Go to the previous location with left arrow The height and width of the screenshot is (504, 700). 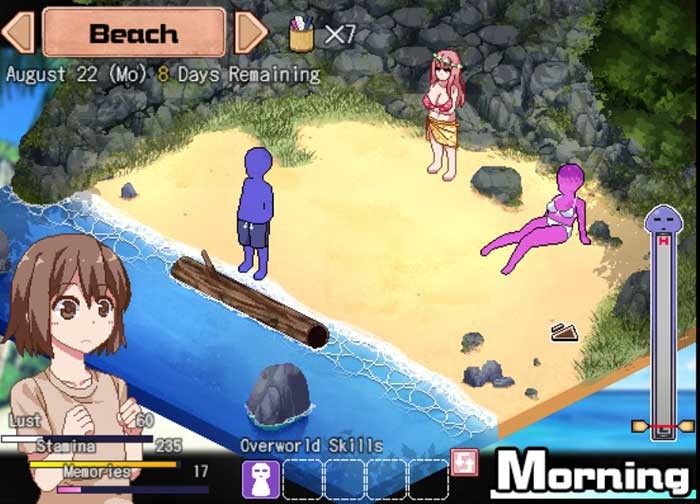(18, 32)
